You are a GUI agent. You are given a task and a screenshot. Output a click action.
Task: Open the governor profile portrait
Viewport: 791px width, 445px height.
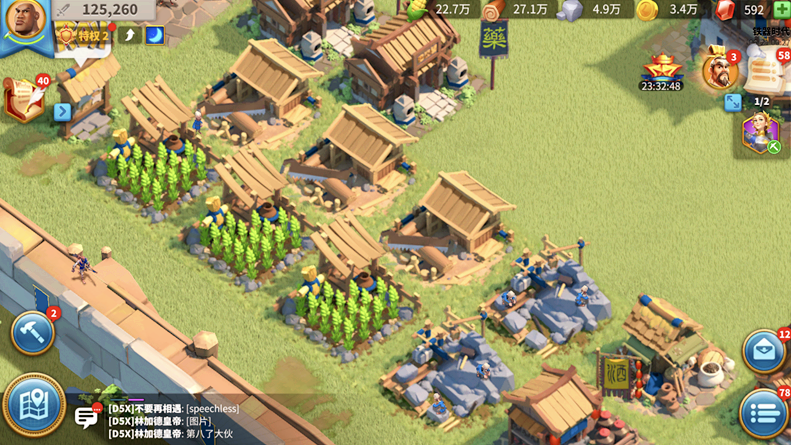(x=24, y=22)
